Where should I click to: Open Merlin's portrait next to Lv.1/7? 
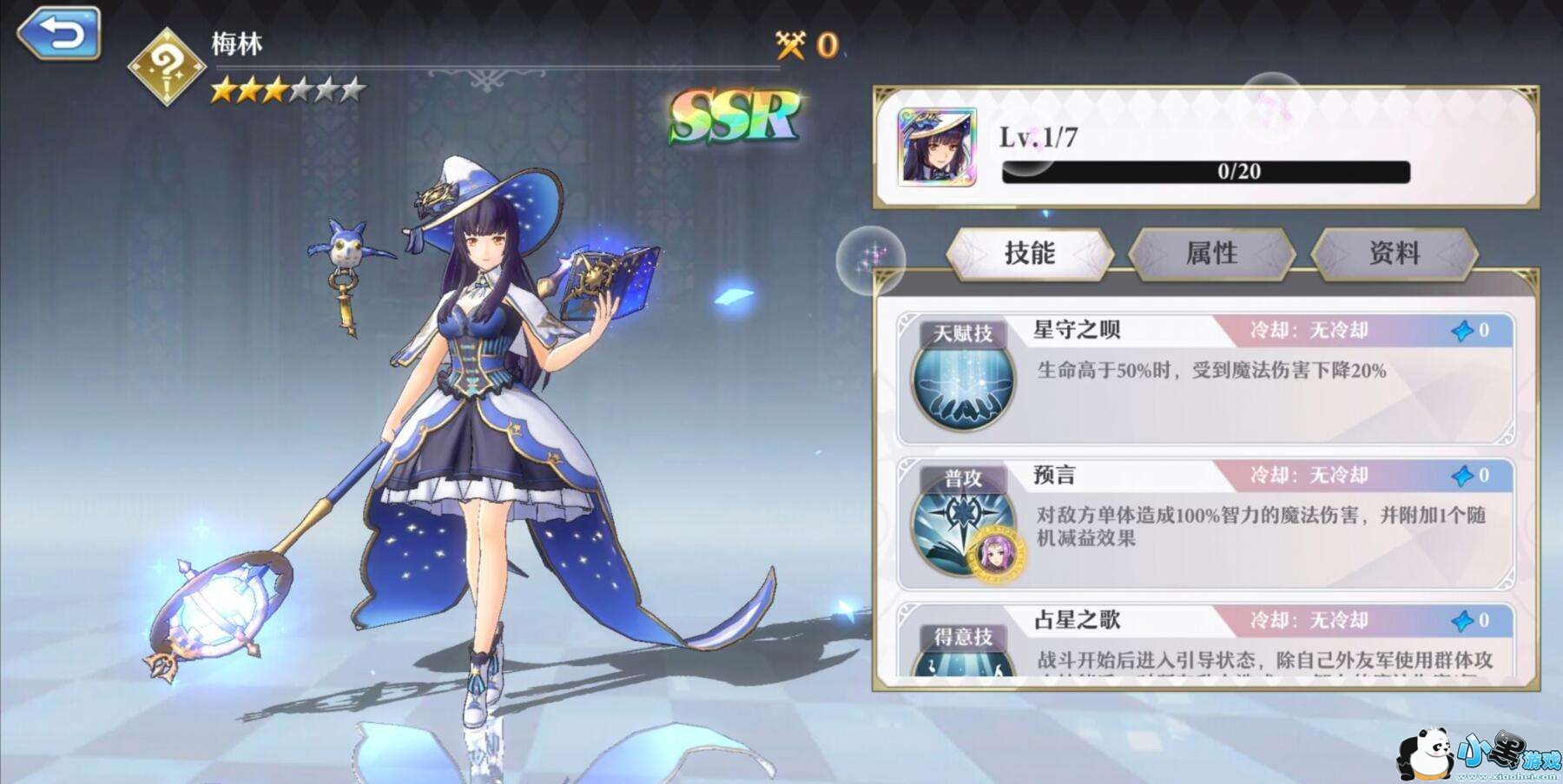click(938, 148)
